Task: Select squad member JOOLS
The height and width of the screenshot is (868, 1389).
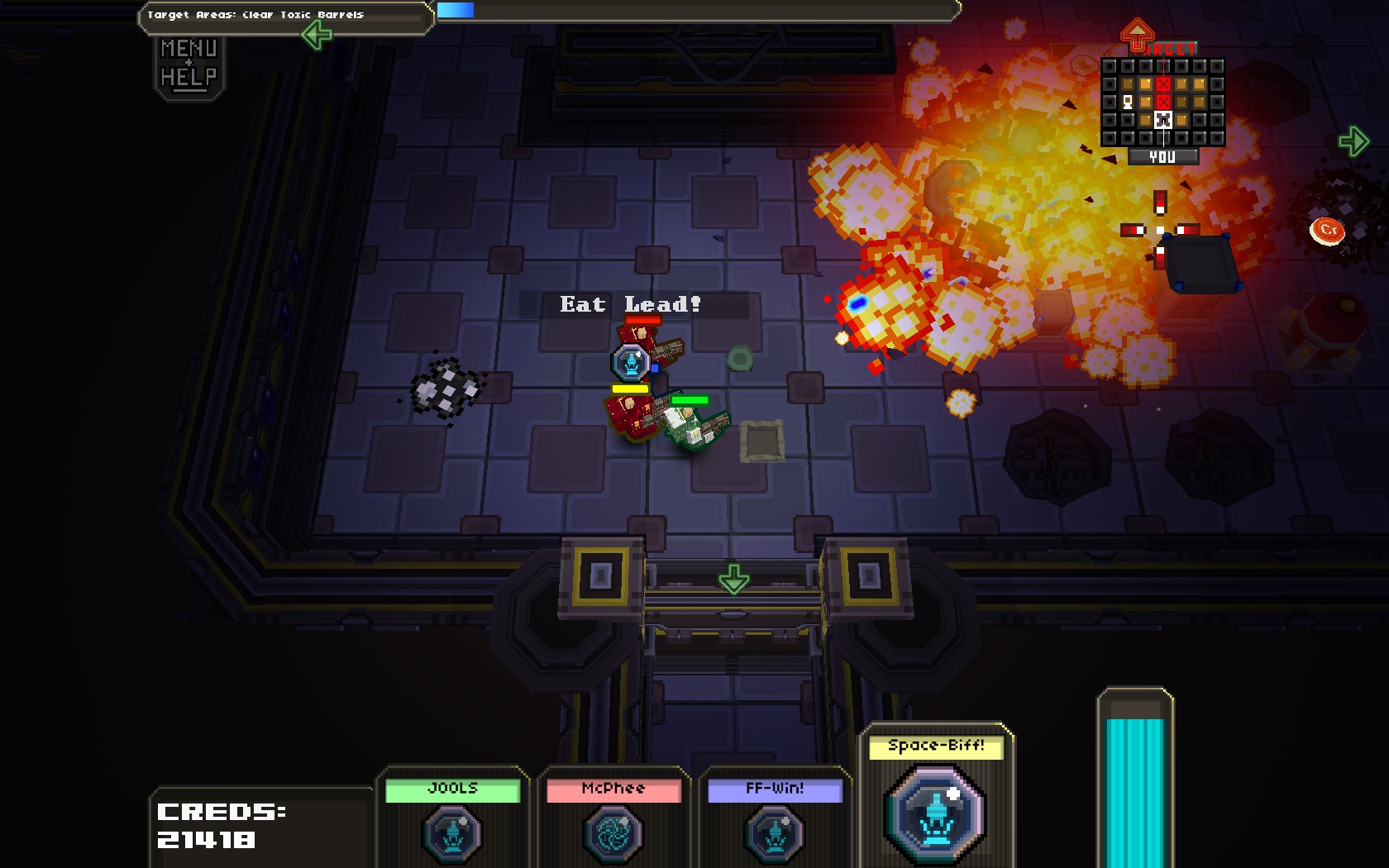Action: pyautogui.click(x=452, y=817)
